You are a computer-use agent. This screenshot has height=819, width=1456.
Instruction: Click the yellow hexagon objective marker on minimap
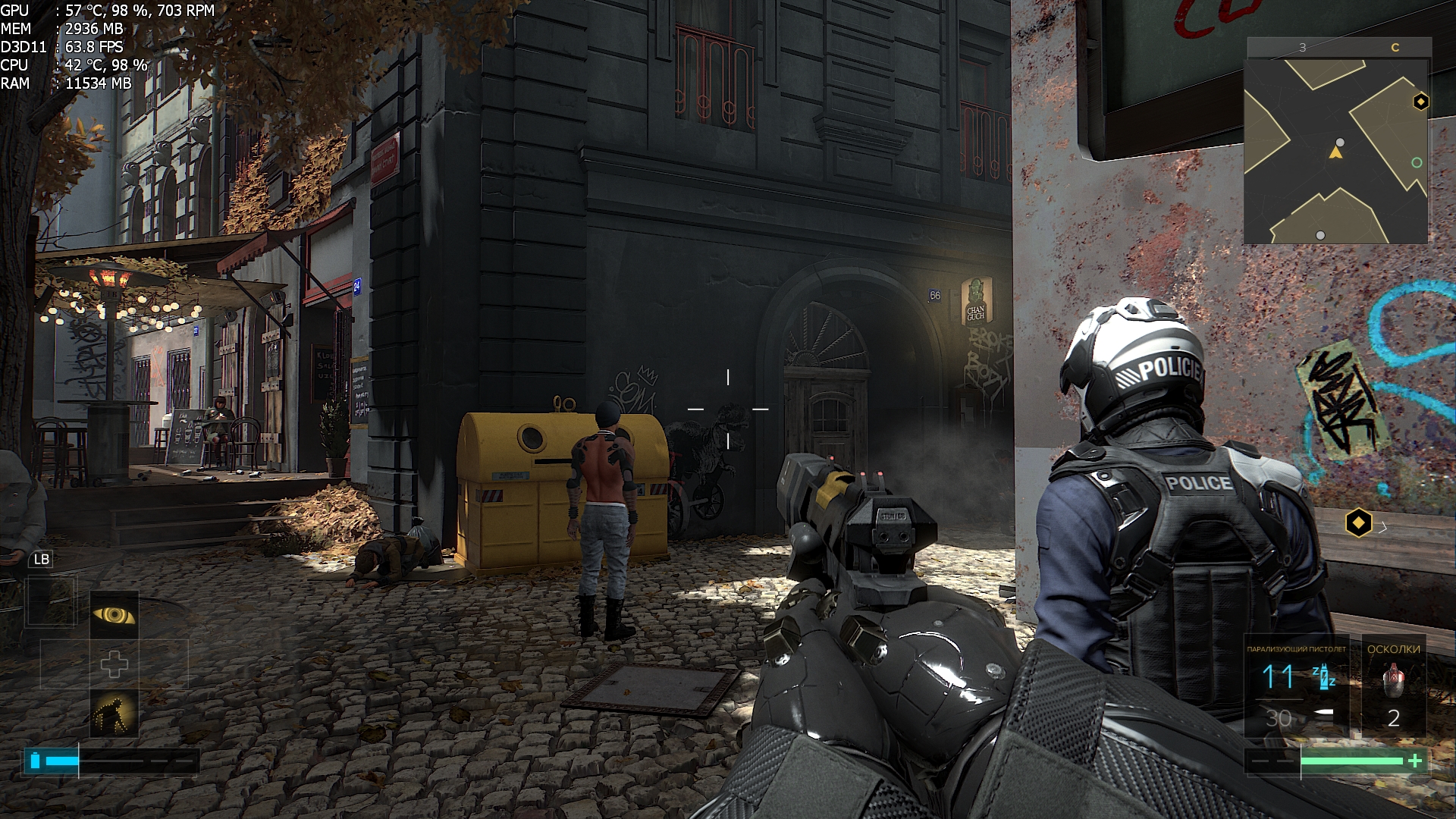(1420, 102)
